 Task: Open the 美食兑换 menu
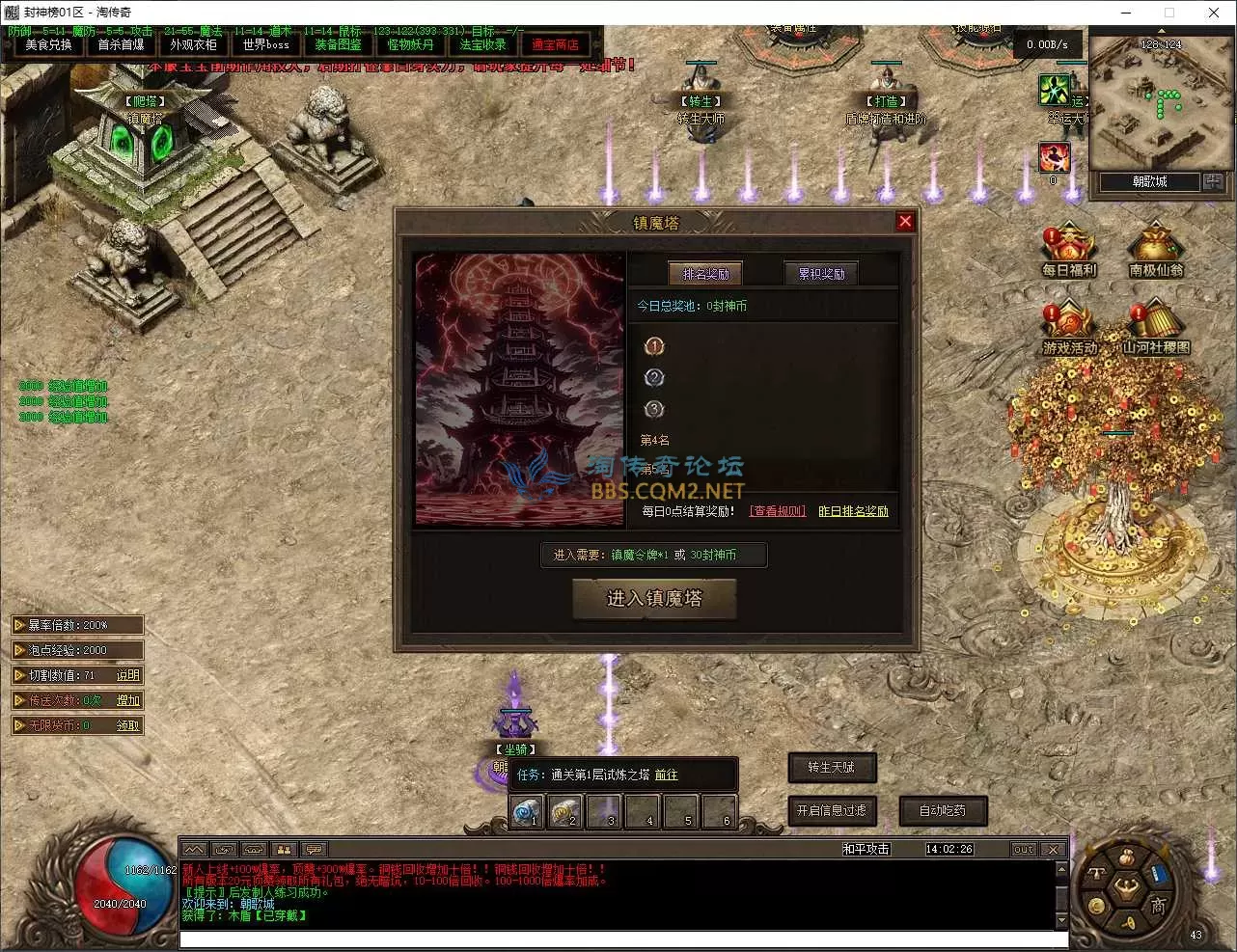(48, 45)
